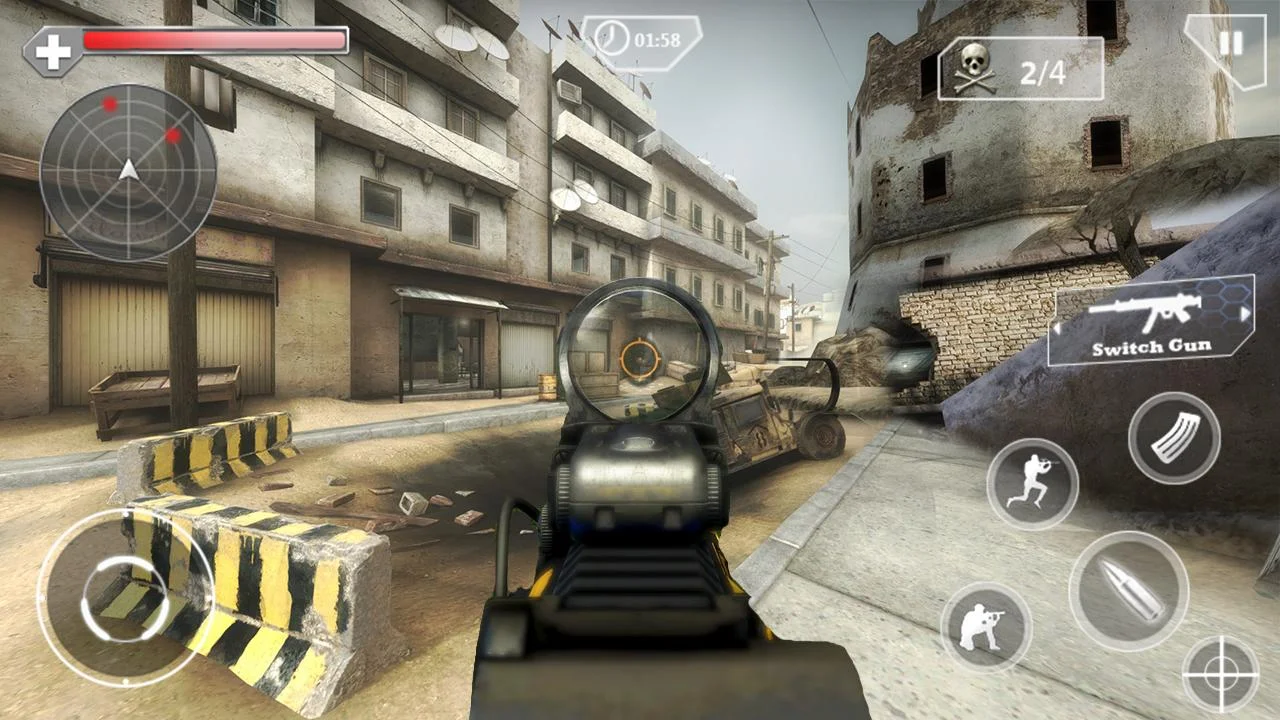Tap the jumping soldier action icon
This screenshot has height=720, width=1280.
coord(1034,484)
